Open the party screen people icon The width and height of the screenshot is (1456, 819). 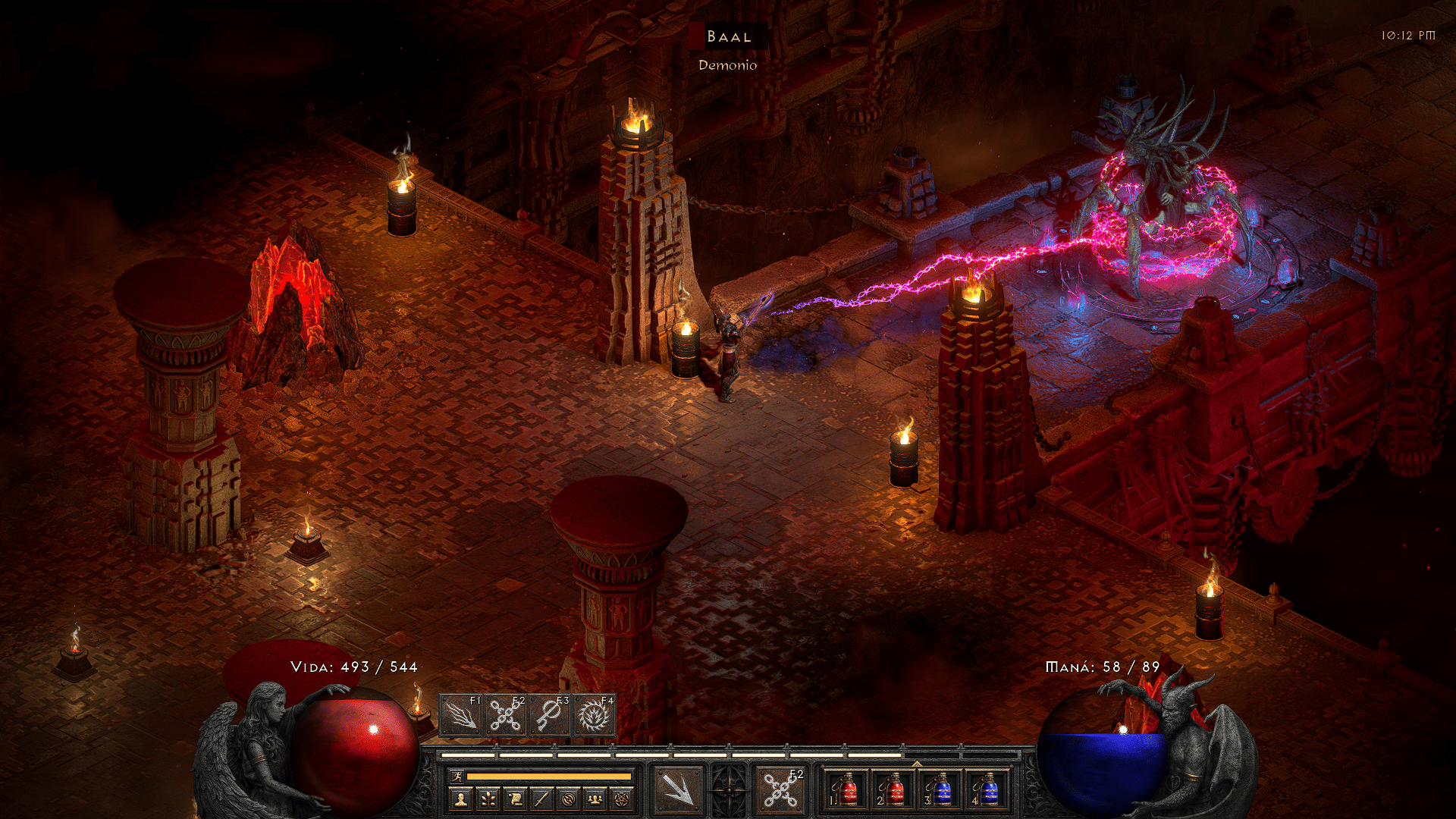pyautogui.click(x=595, y=799)
